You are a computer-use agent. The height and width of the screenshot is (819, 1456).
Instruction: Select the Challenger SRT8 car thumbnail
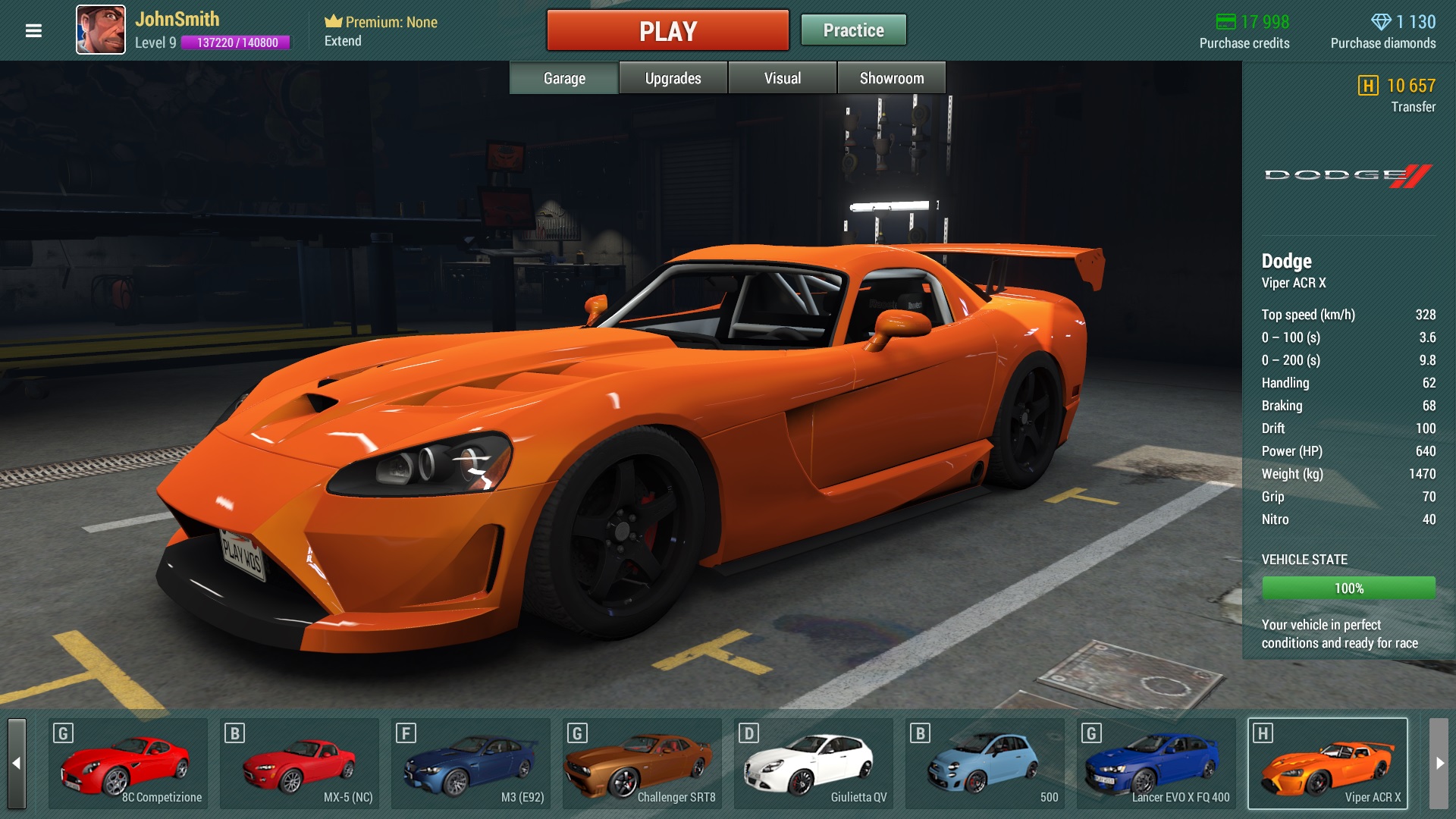(x=643, y=763)
